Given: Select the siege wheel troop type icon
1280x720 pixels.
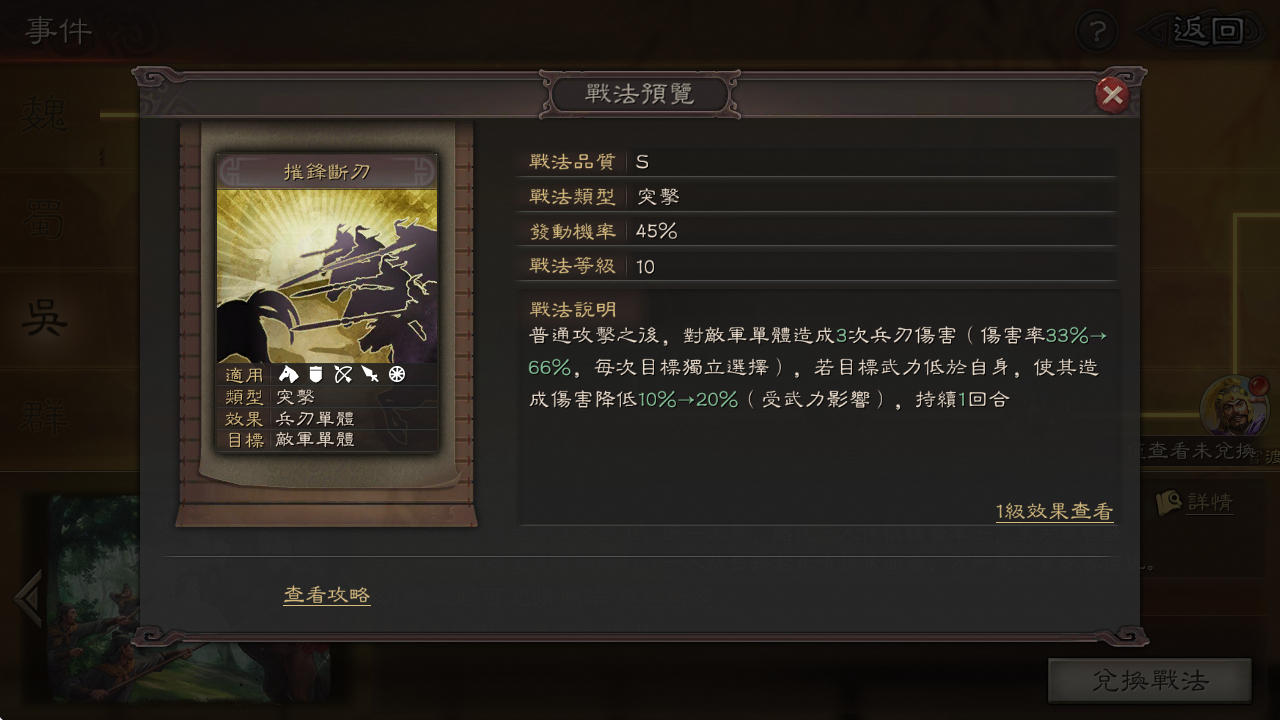Looking at the screenshot, I should click(x=396, y=374).
